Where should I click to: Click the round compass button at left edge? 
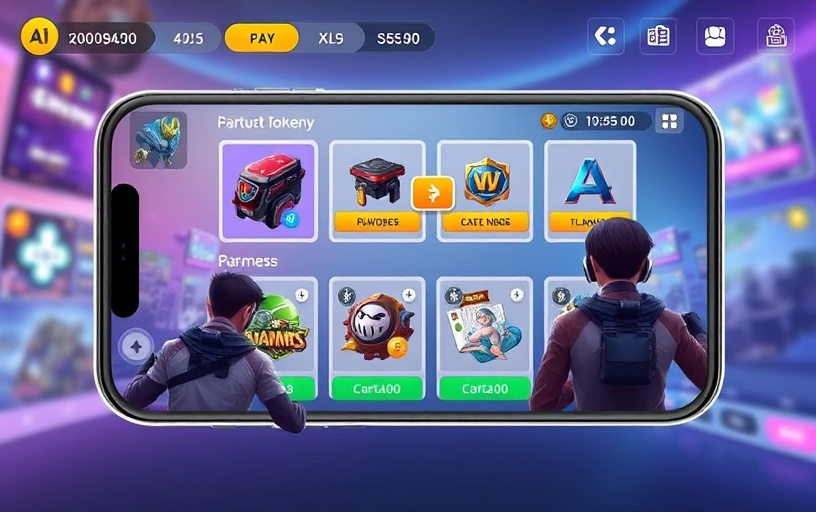click(136, 347)
